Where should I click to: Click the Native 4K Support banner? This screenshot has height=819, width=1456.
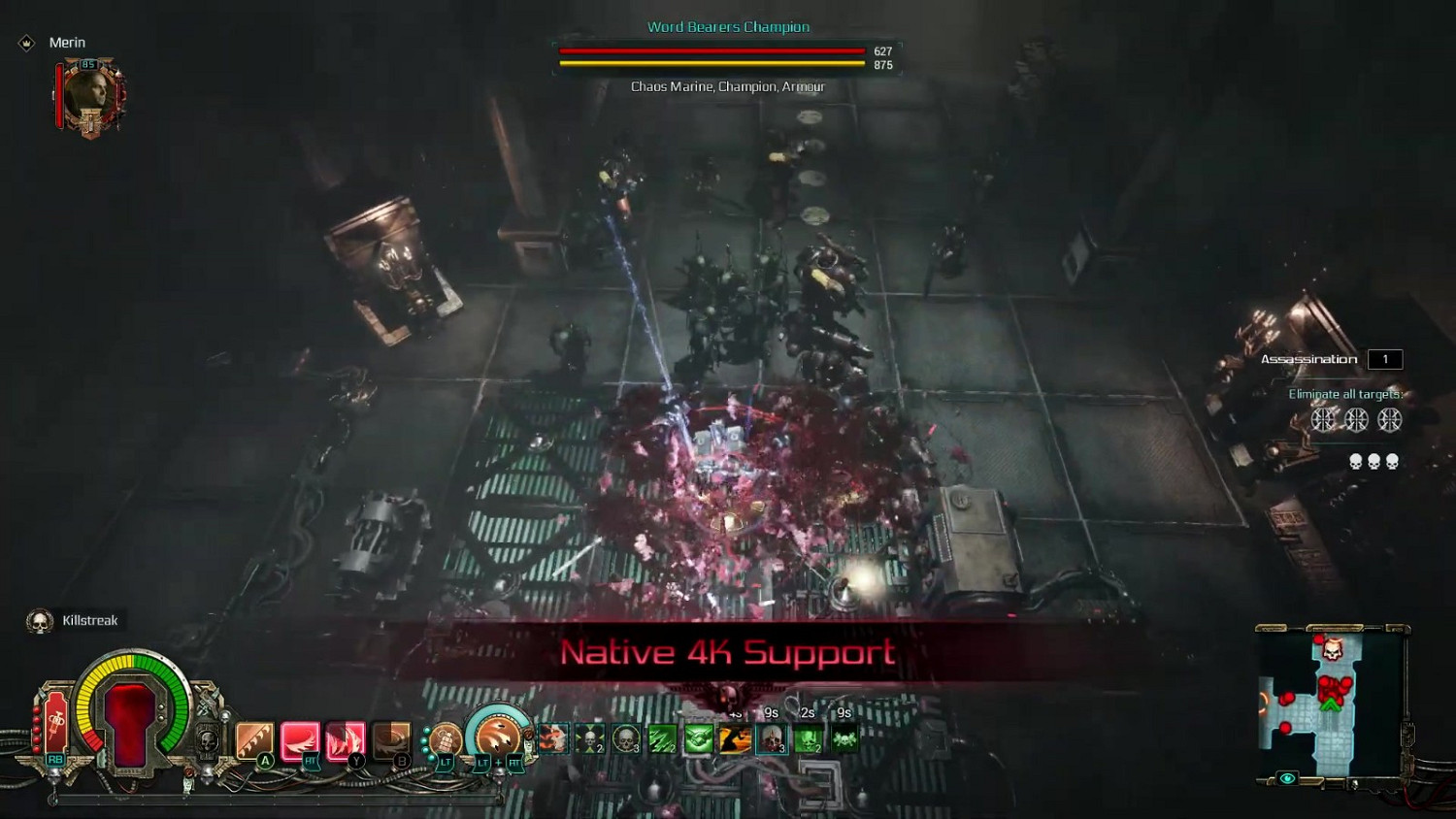point(728,653)
